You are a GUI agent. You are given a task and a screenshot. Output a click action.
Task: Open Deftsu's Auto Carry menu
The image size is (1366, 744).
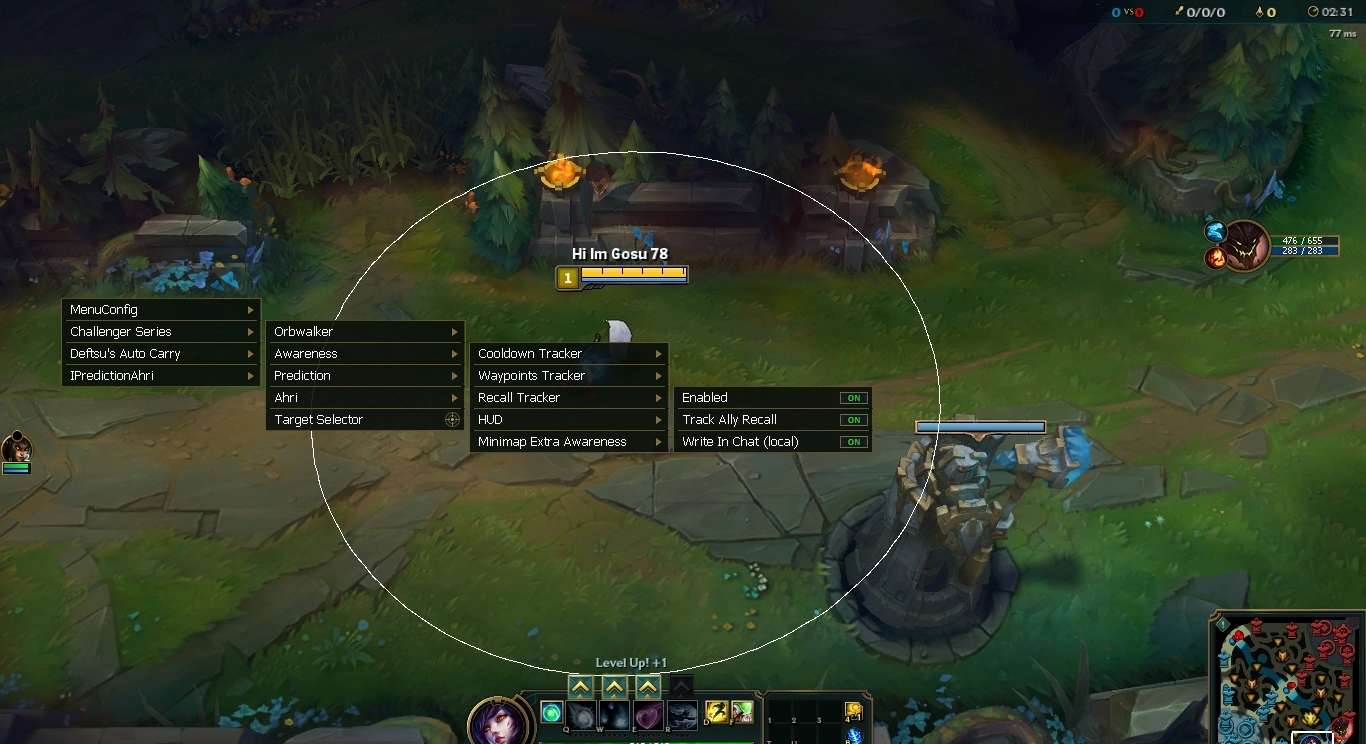[160, 354]
